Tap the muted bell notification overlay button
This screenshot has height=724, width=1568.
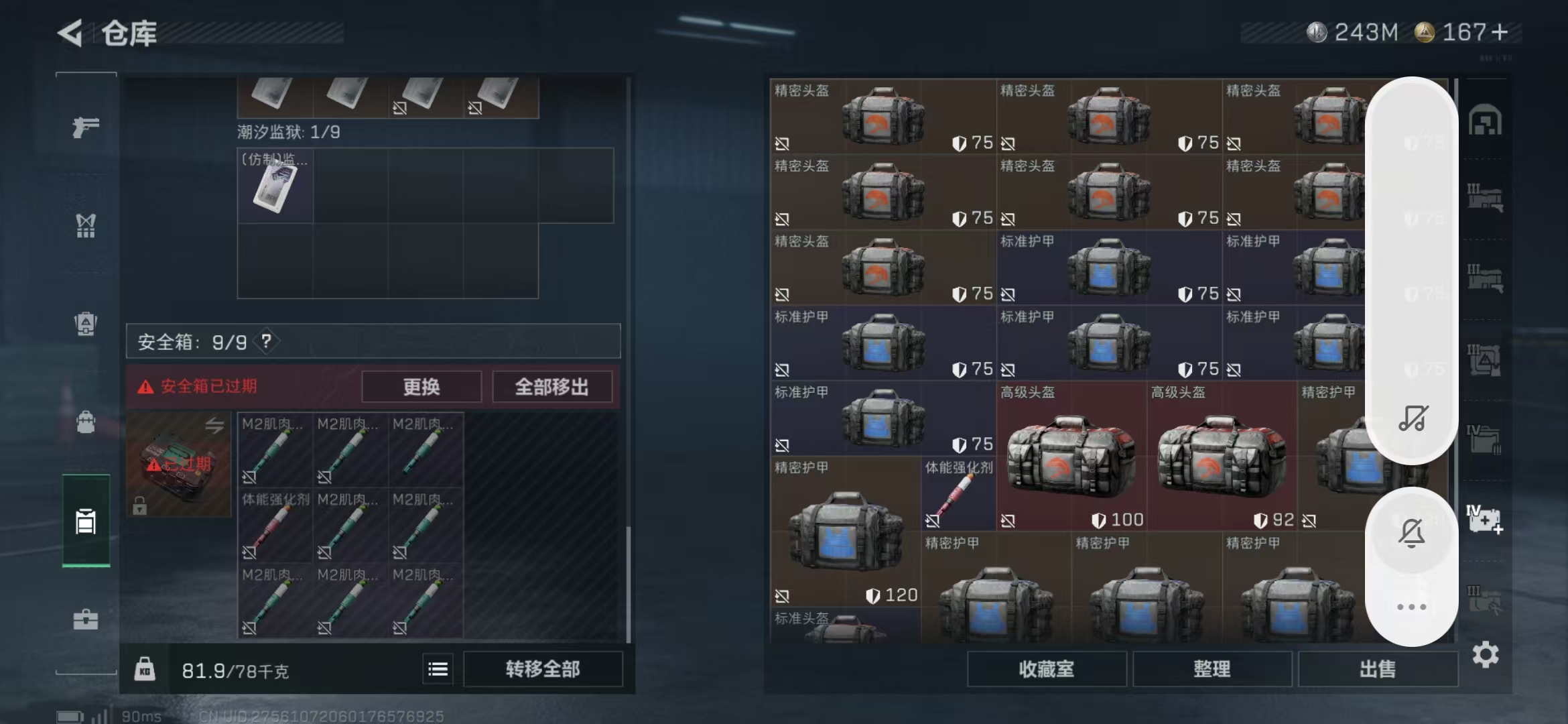(1411, 534)
